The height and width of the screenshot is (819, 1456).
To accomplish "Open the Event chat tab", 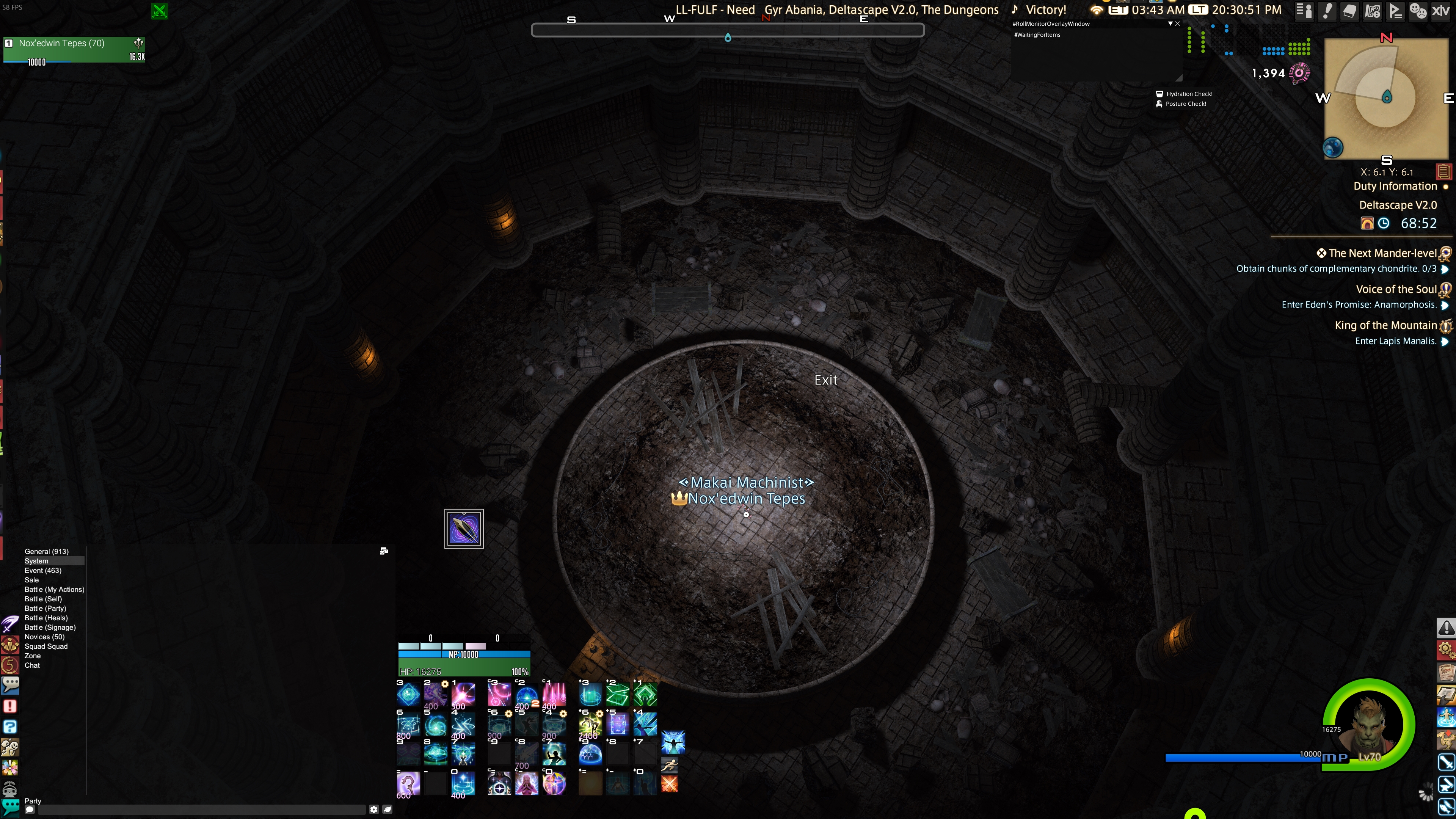I will click(x=43, y=570).
